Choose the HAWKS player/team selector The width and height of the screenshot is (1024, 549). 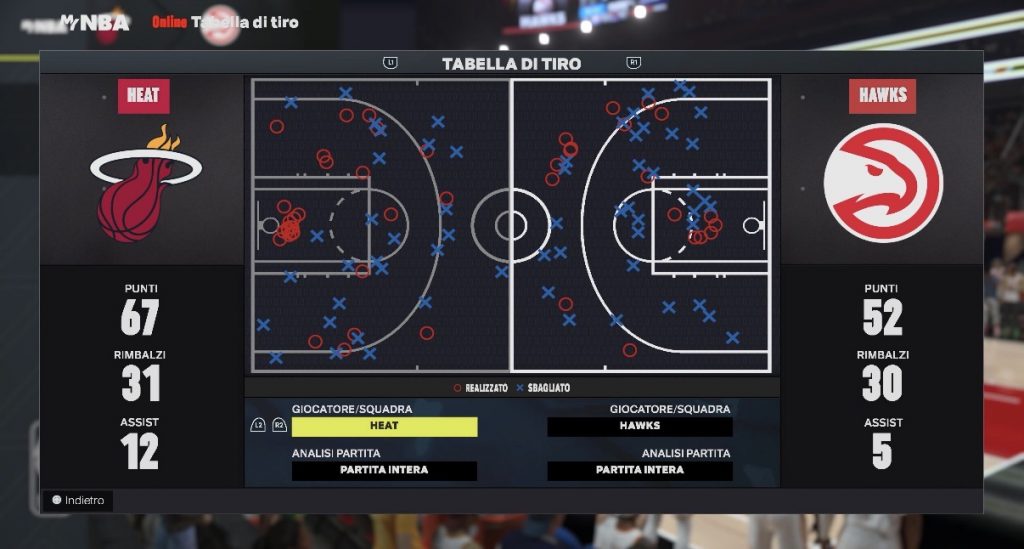point(640,426)
